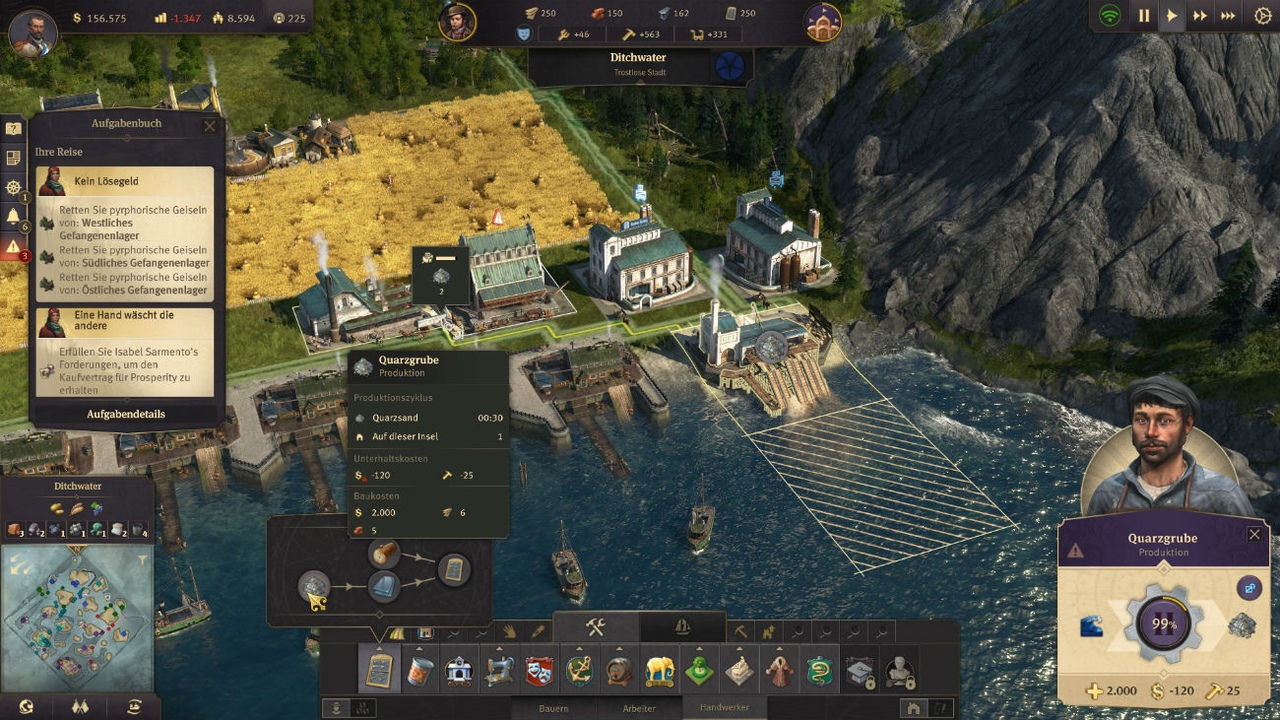Close the Aufgabenbuch quest panel
1280x720 pixels.
[209, 125]
